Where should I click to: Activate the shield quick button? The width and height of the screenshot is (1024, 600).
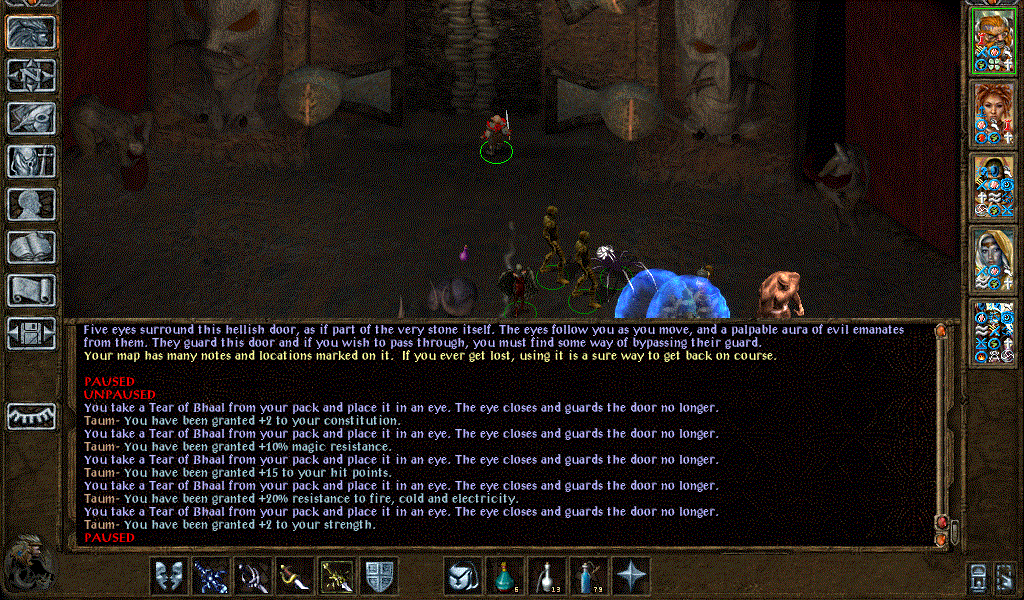click(379, 576)
